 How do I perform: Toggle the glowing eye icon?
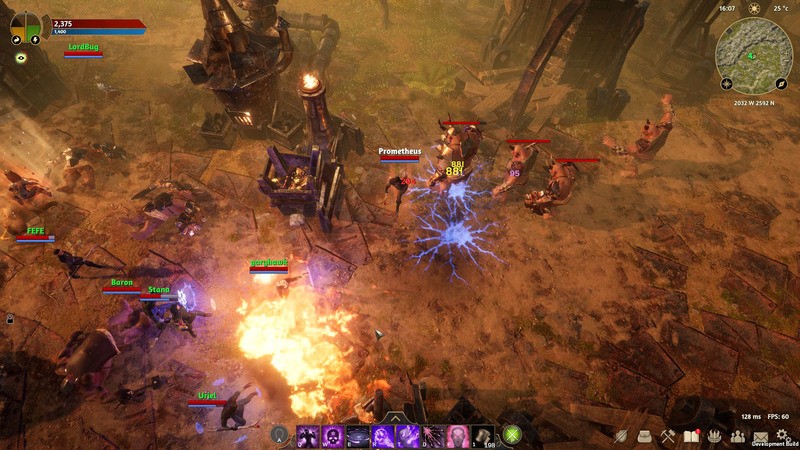20,58
